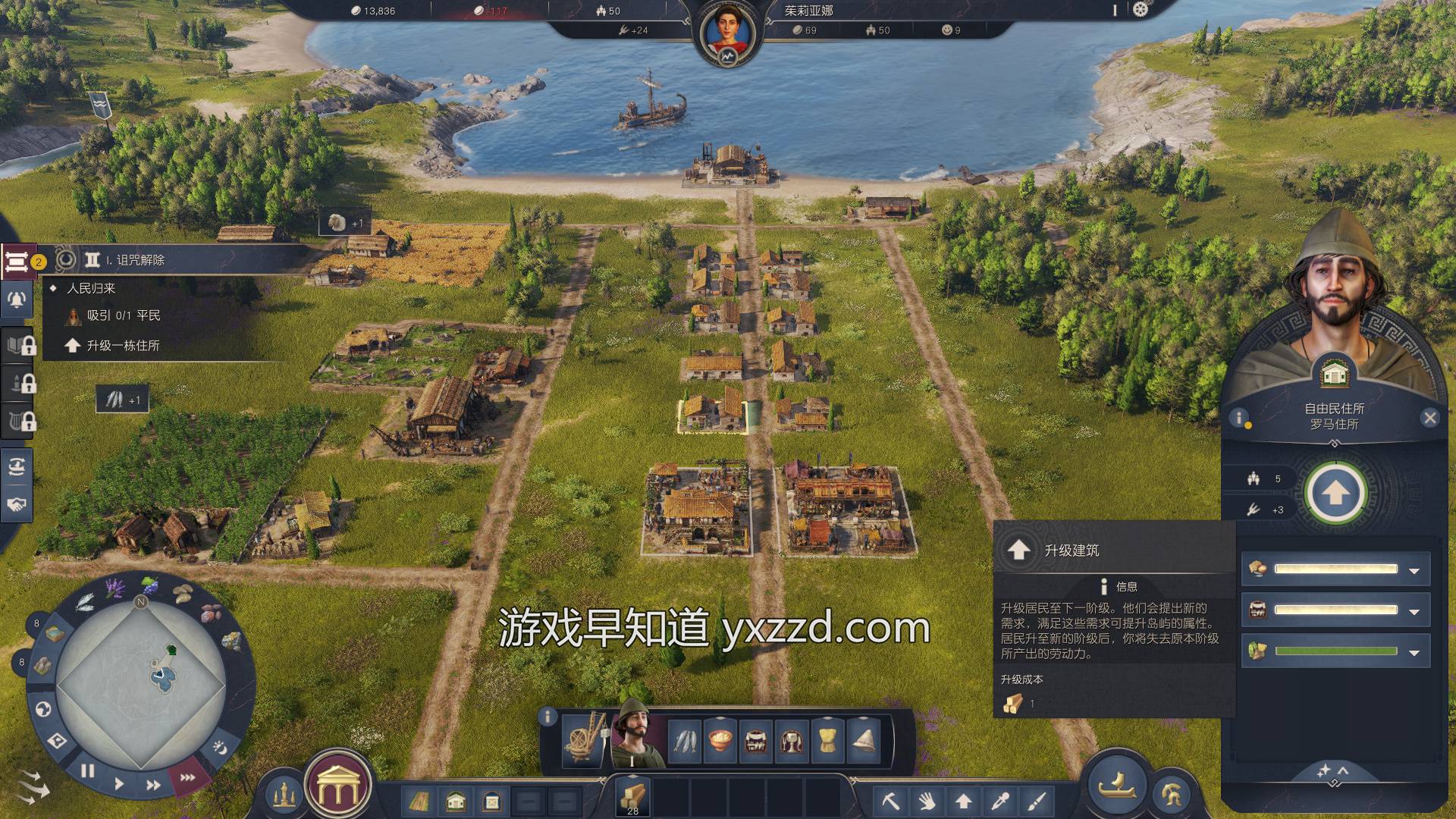The height and width of the screenshot is (819, 1456).
Task: Open the temple-shaped build menu
Action: point(337,790)
